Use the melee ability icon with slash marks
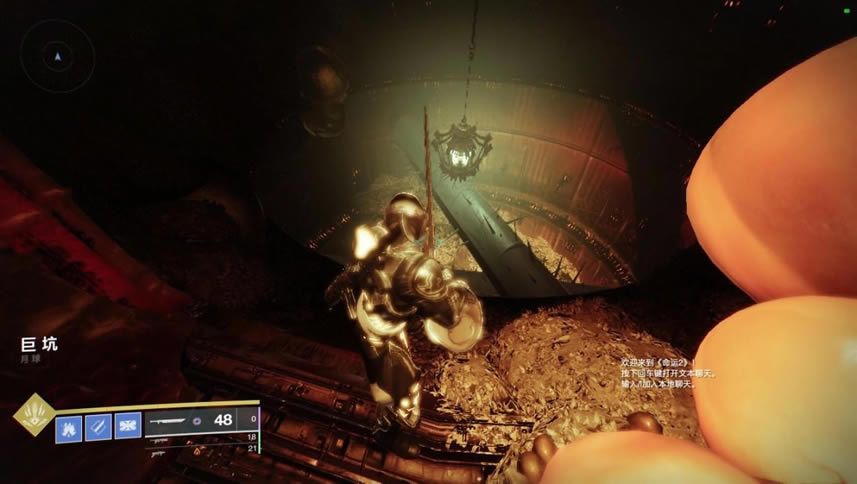Image resolution: width=857 pixels, height=484 pixels. [98, 426]
